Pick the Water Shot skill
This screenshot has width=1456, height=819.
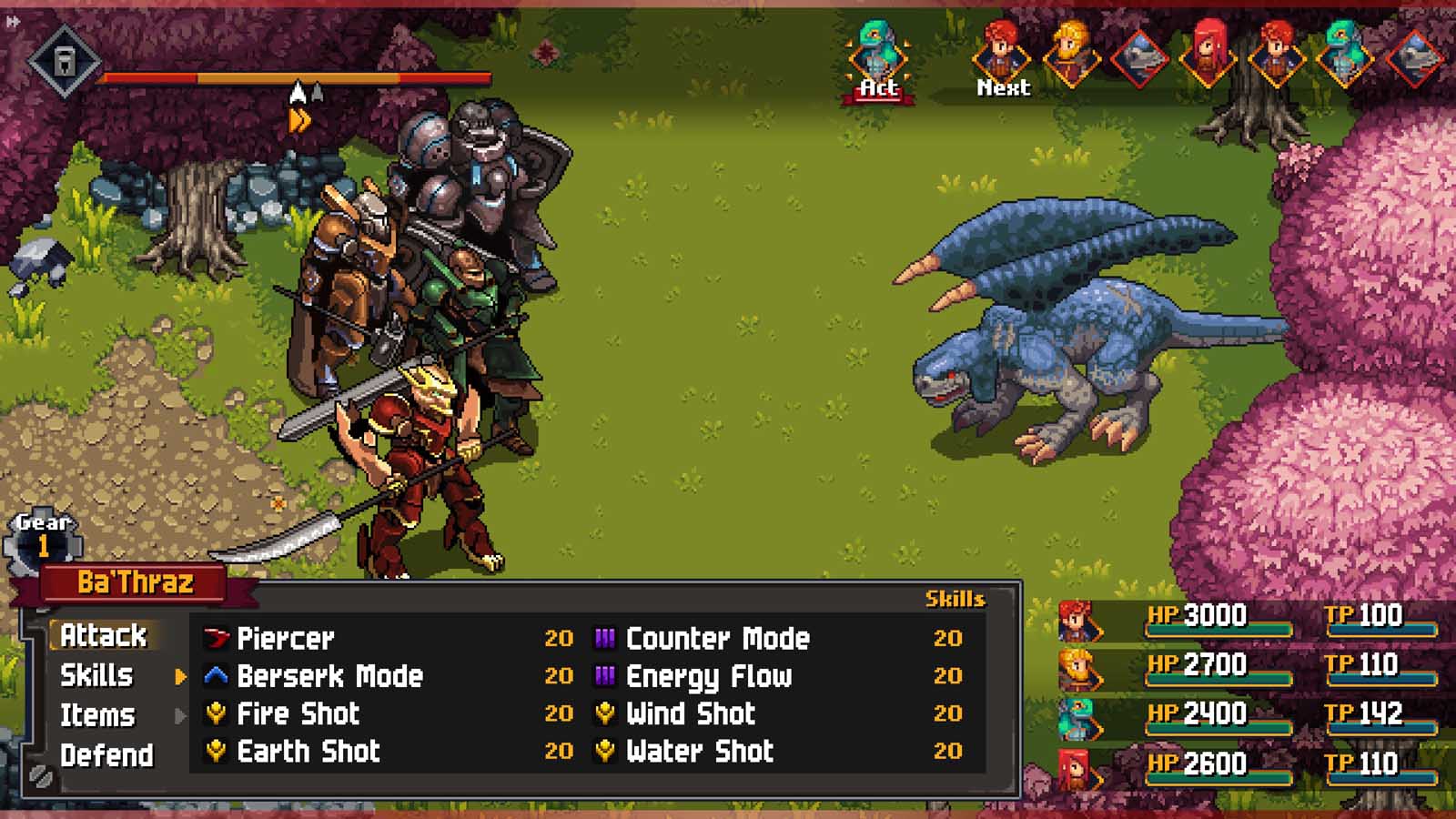pyautogui.click(x=700, y=751)
